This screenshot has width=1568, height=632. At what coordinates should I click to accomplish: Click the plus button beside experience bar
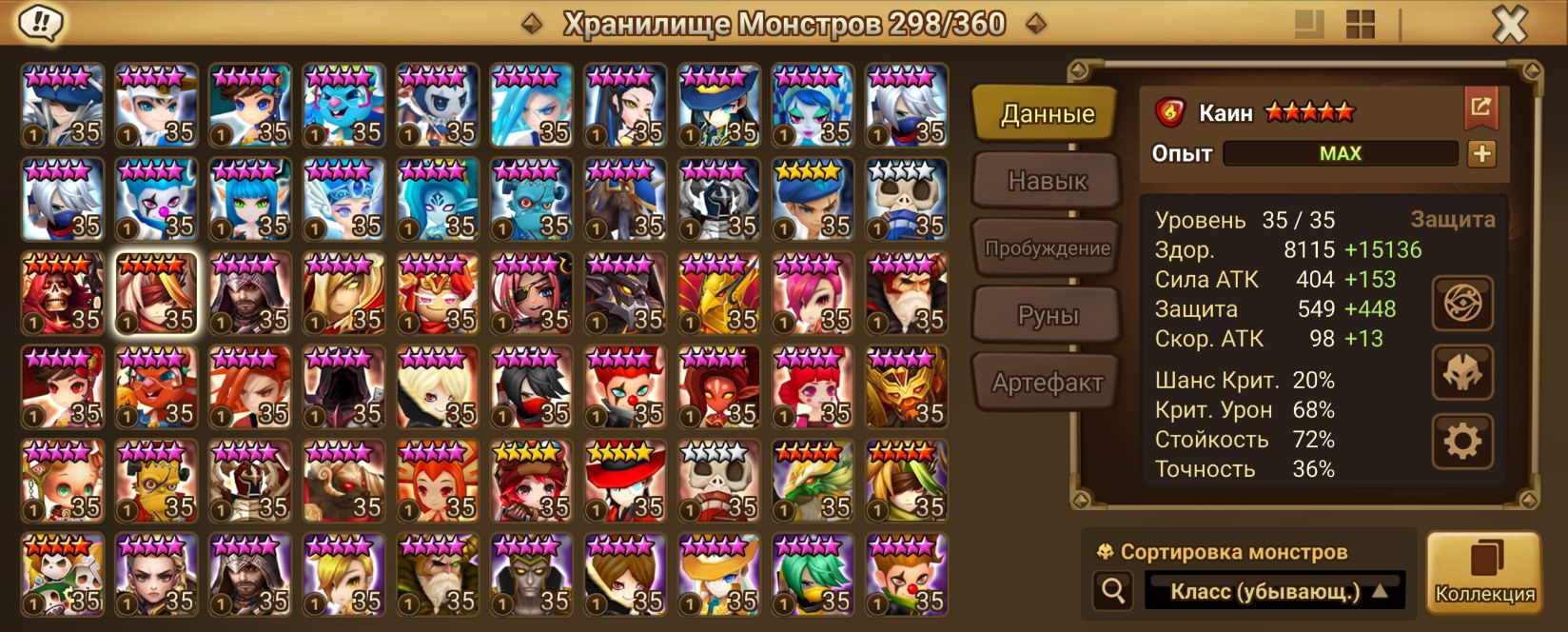click(1481, 153)
